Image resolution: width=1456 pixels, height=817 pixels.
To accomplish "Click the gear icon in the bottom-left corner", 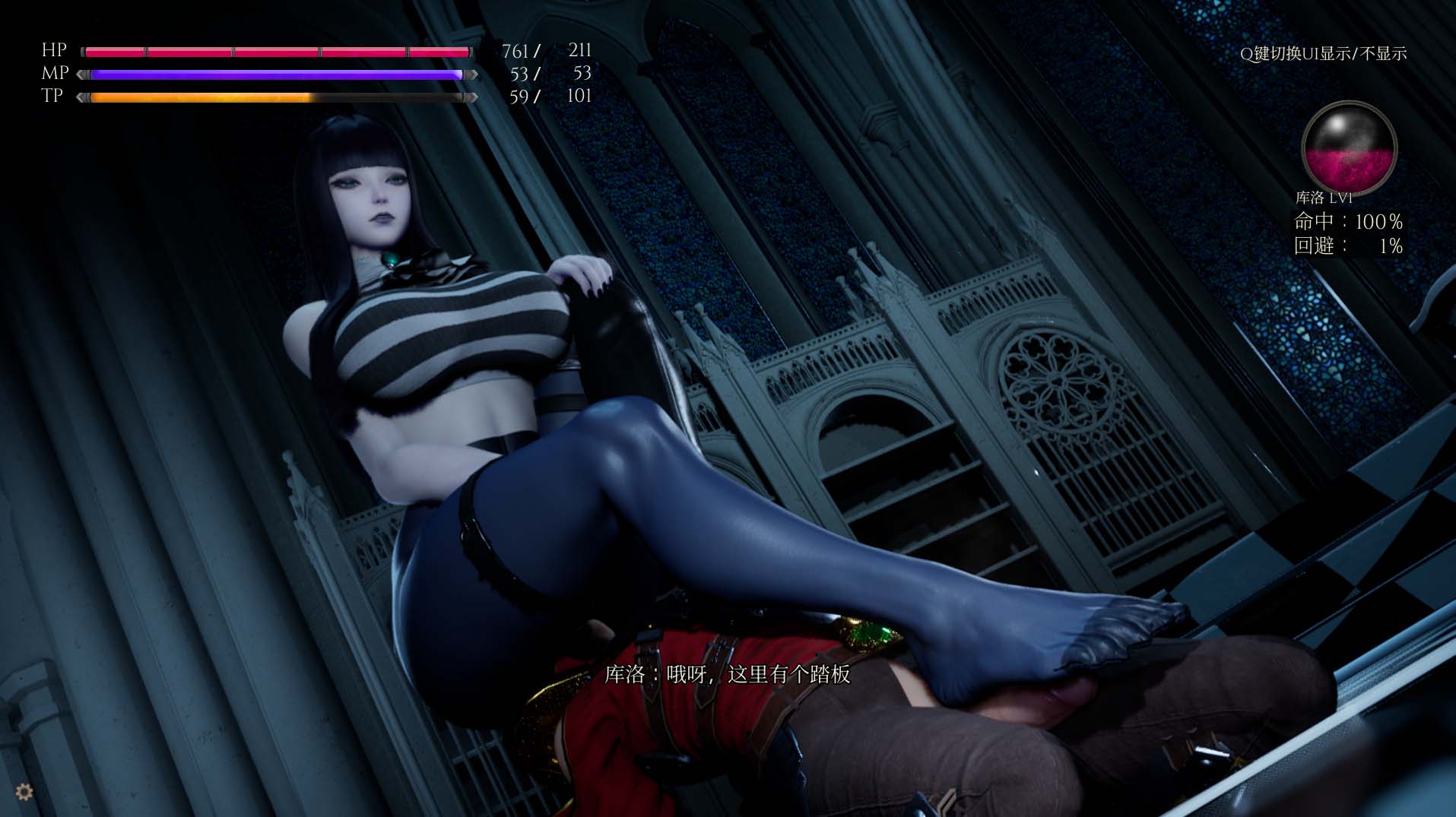I will [23, 793].
